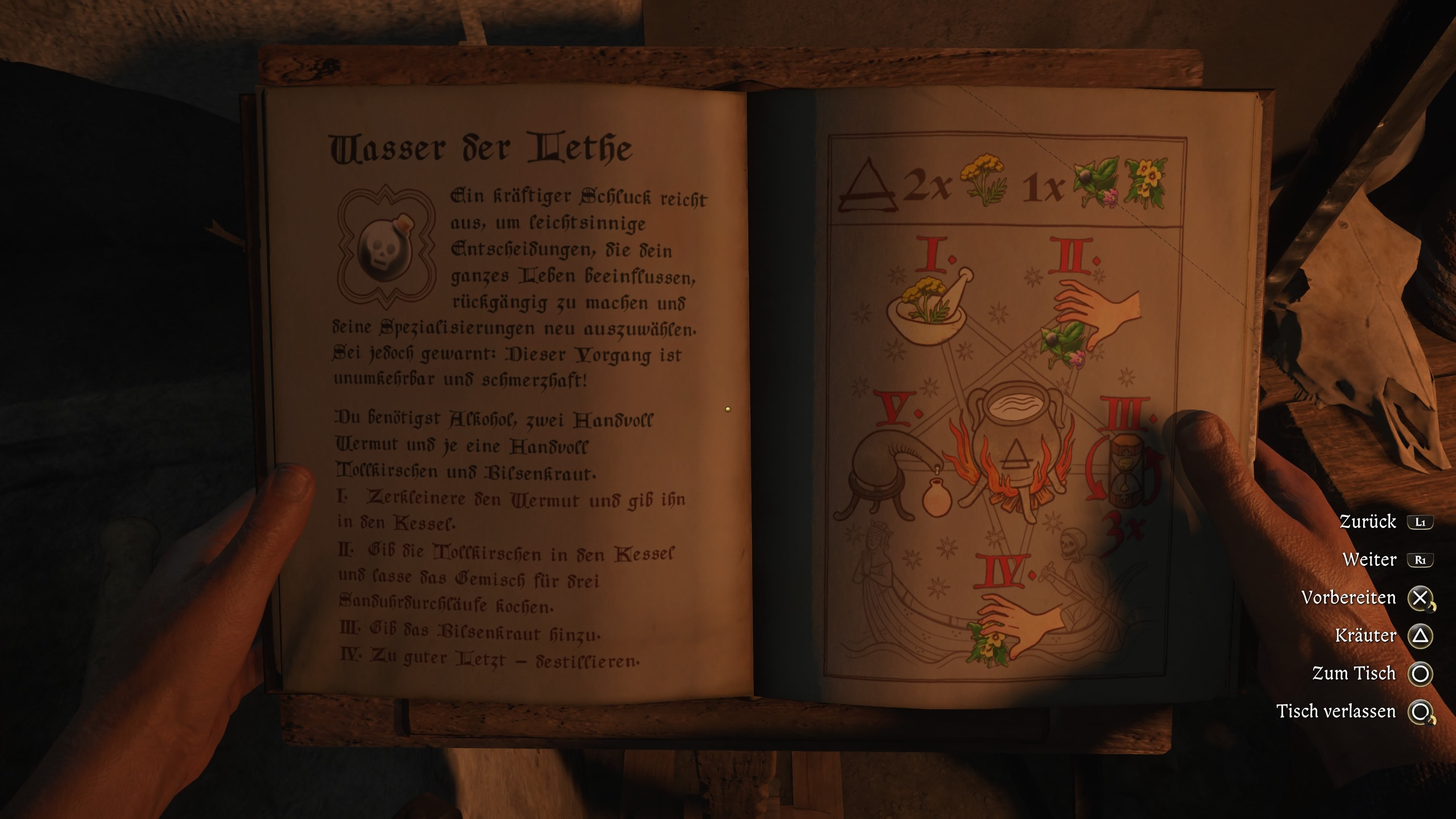Leave the alchemy bench via Tisch verlassen
Screen dimensions: 1456x819
[1419, 712]
